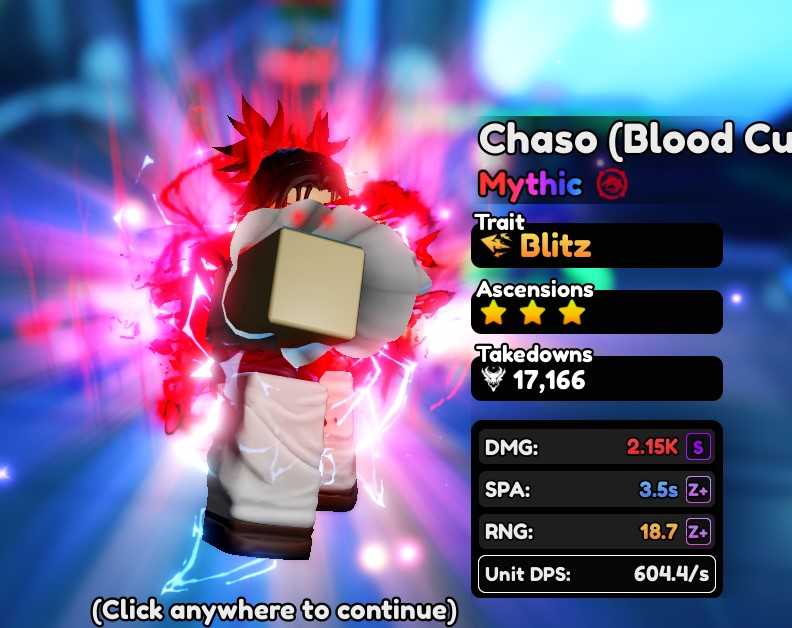Click the "Click anywhere to continue" prompt
792x628 pixels.
(274, 609)
